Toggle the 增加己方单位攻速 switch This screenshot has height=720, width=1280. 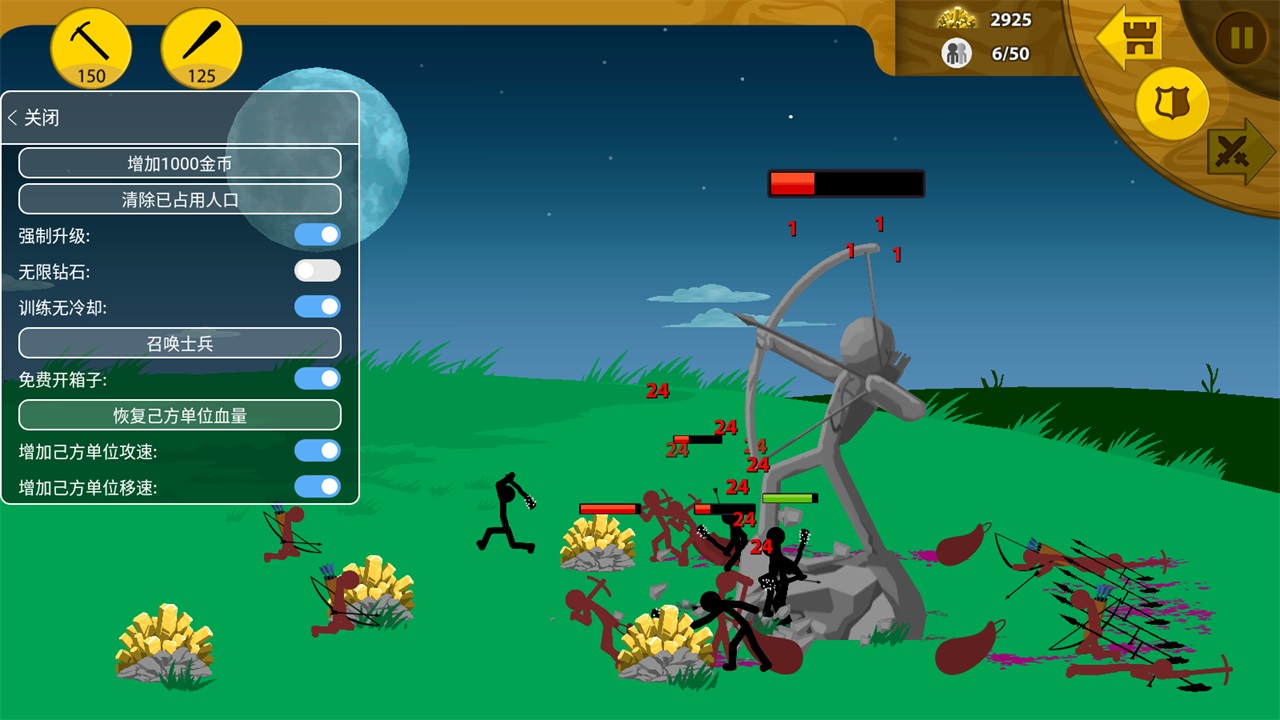(317, 451)
